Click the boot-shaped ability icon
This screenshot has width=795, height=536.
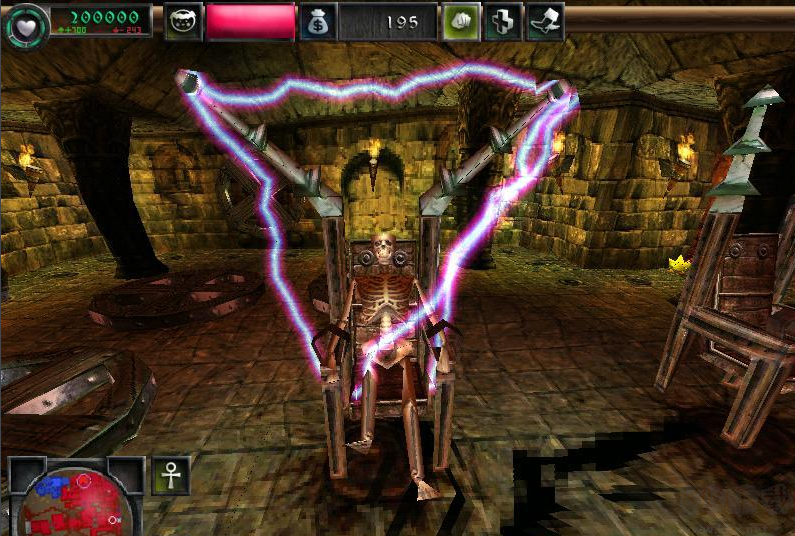click(546, 21)
